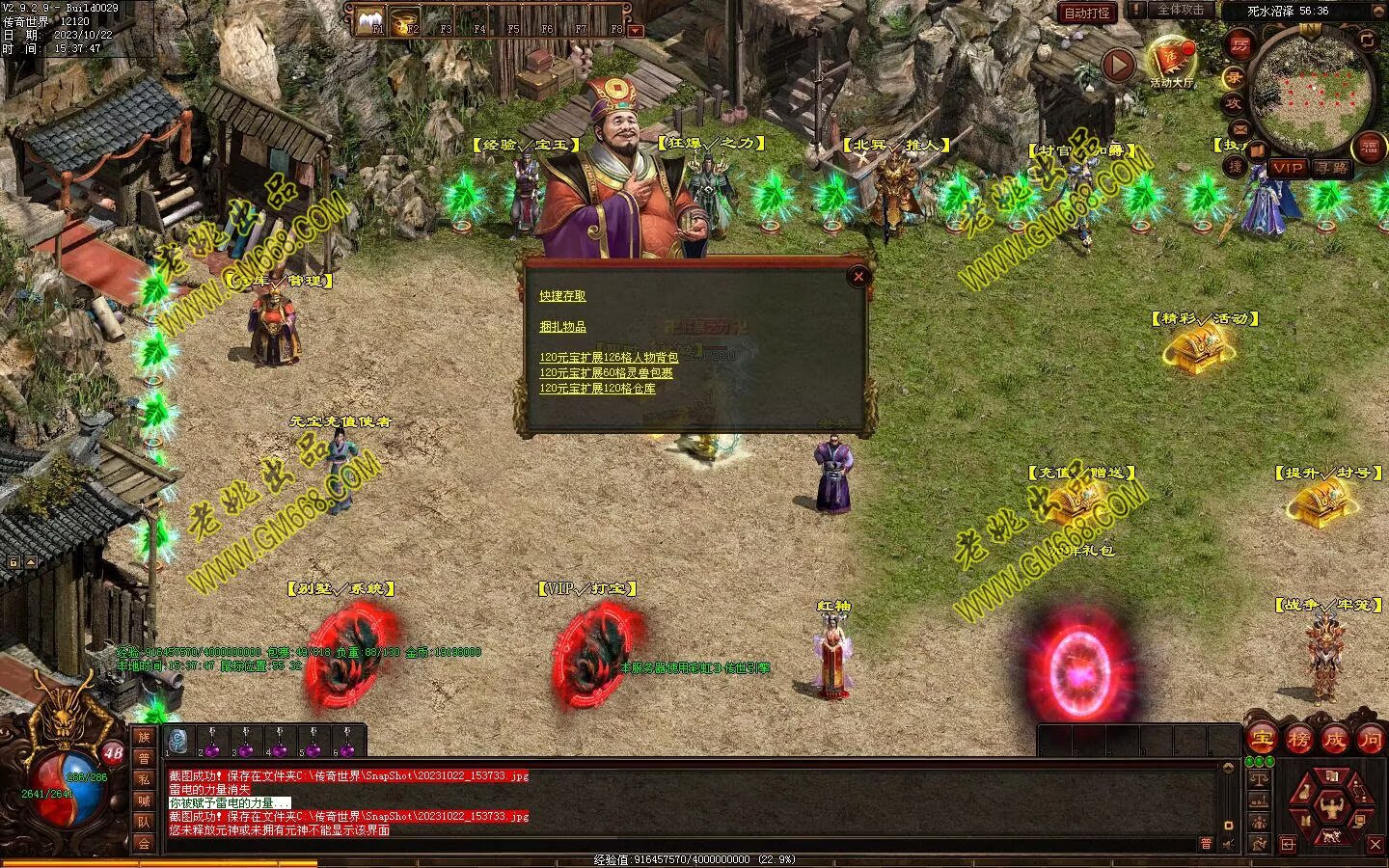Pick the 120元宝扩展60格灵兽包裹 option

pyautogui.click(x=606, y=373)
